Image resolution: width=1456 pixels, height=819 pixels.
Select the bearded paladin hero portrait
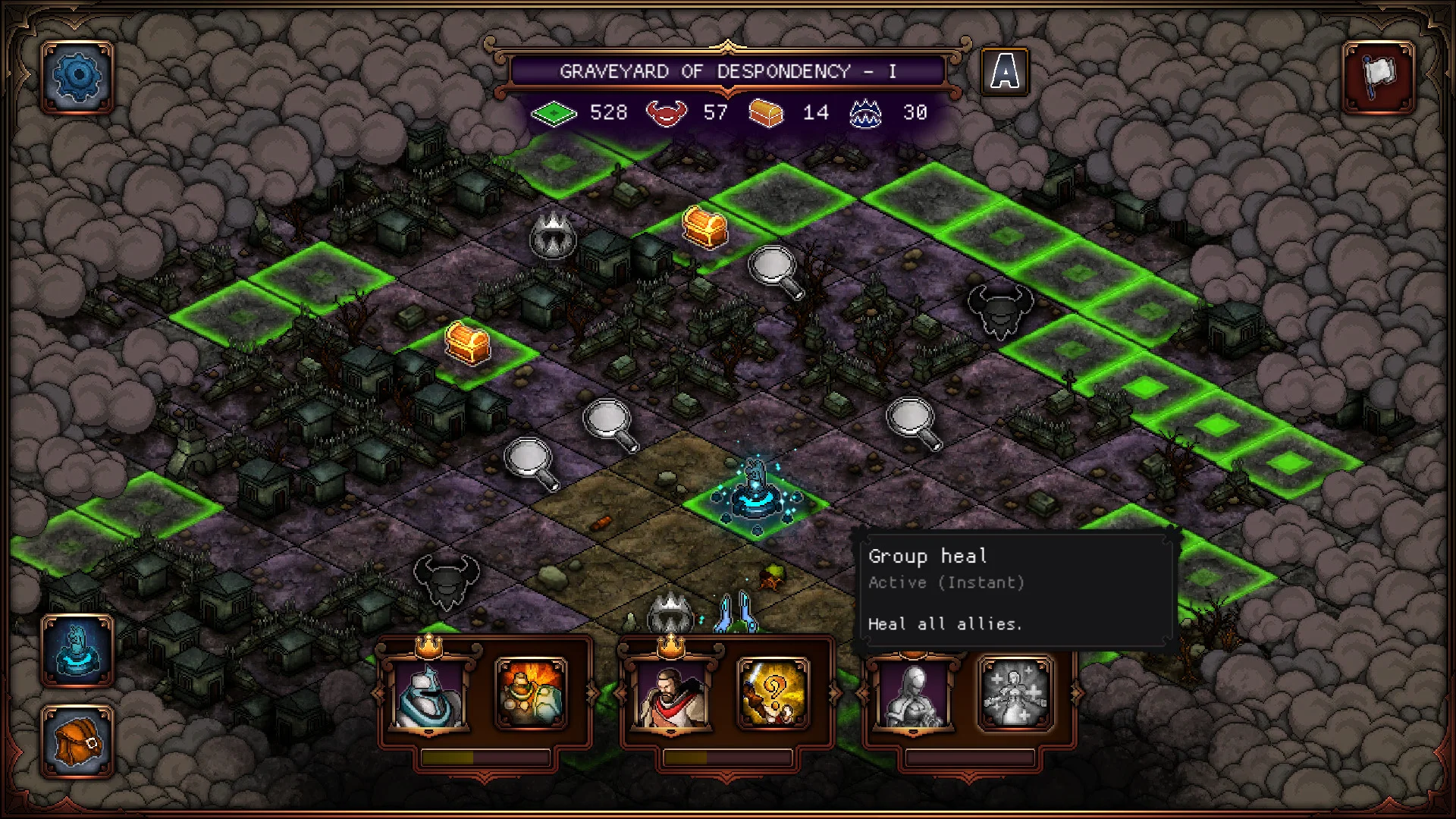[670, 694]
